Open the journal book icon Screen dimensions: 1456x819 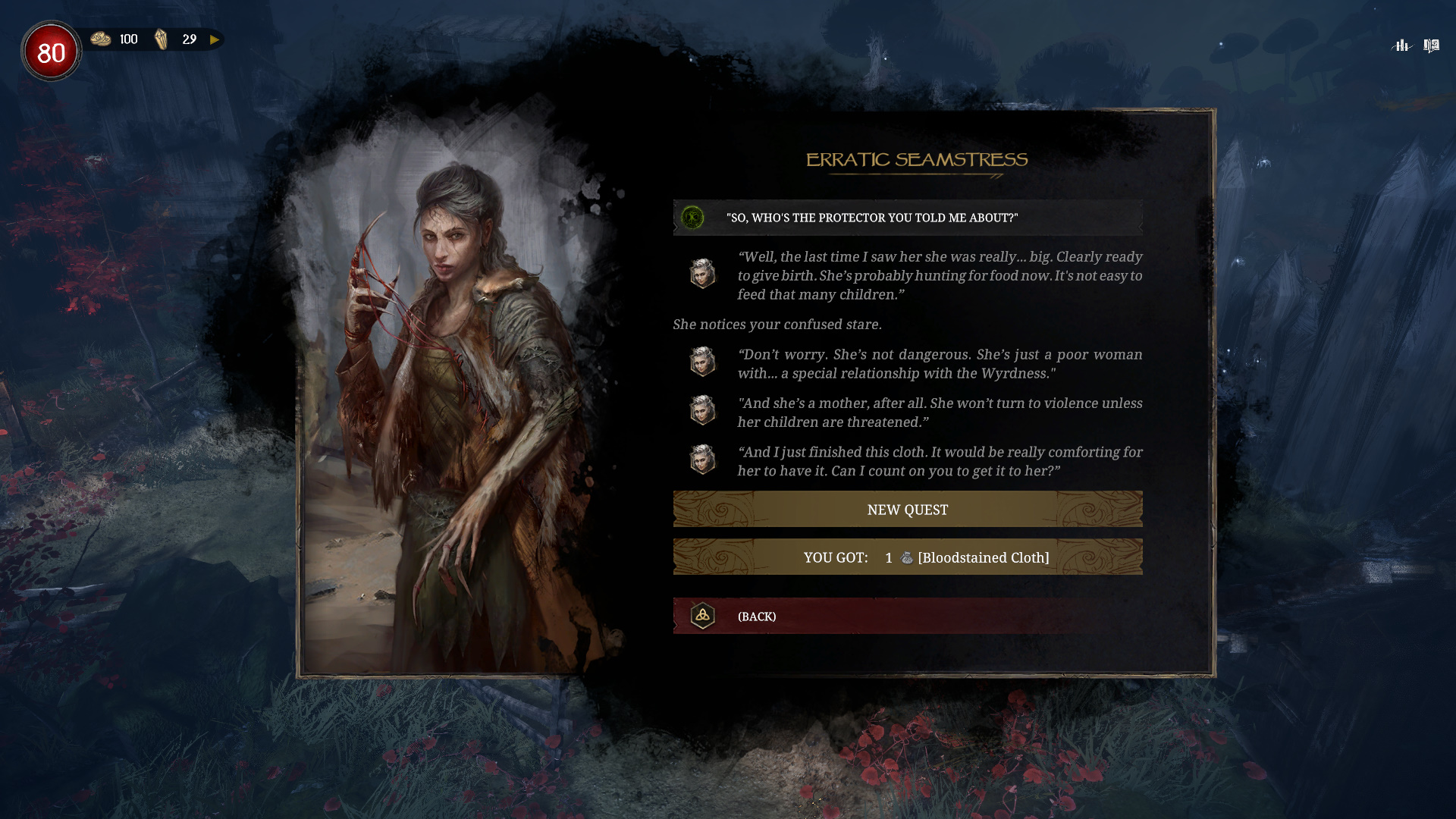click(1431, 46)
